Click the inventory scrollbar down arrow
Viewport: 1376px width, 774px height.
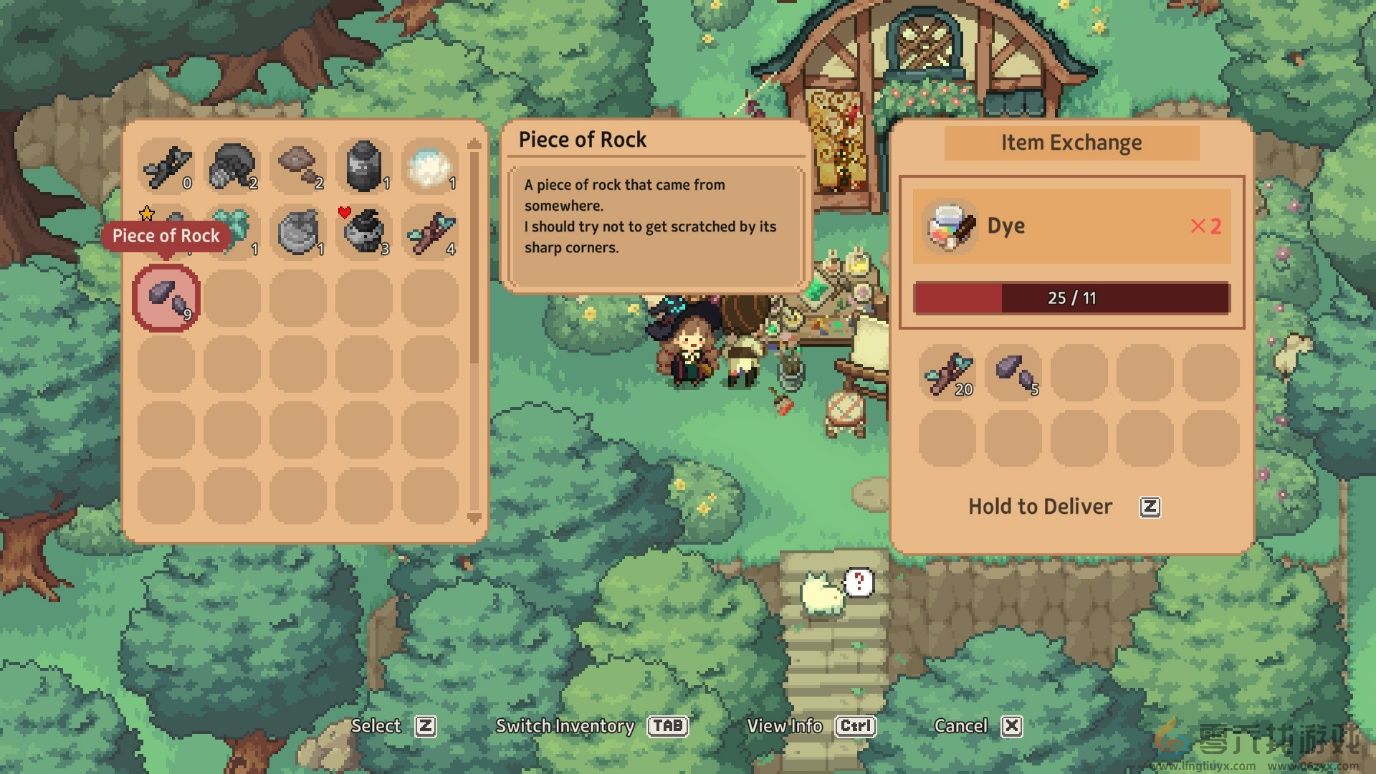point(474,518)
